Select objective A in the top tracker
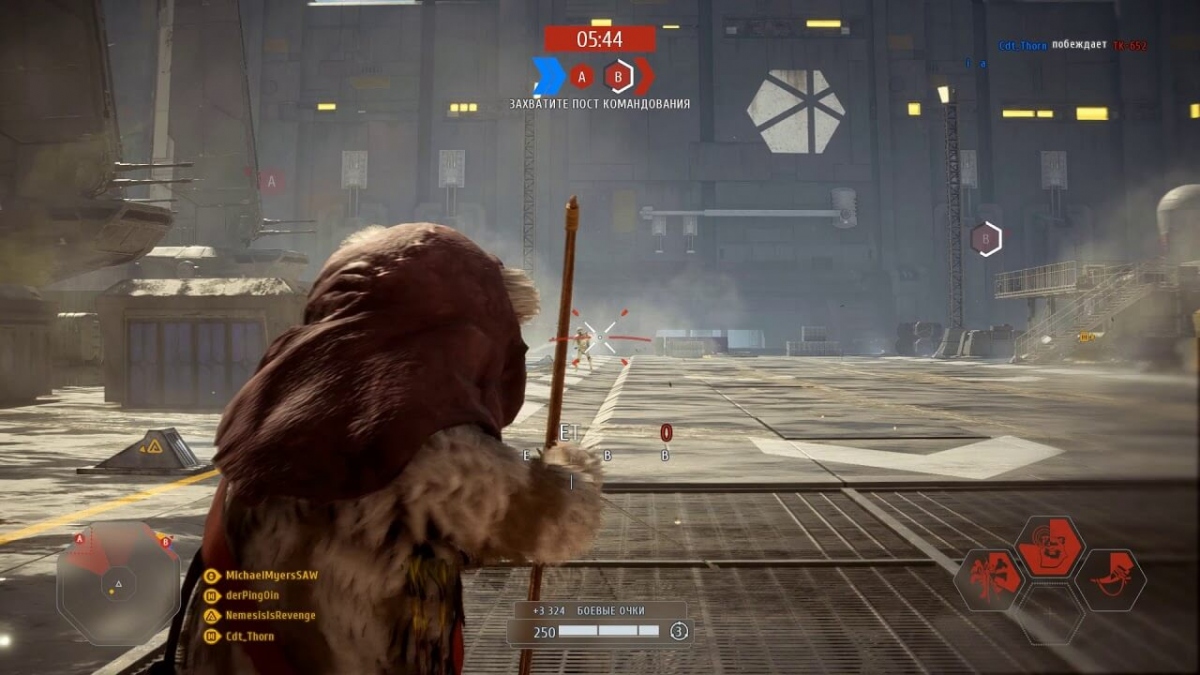The height and width of the screenshot is (675, 1200). tap(582, 76)
